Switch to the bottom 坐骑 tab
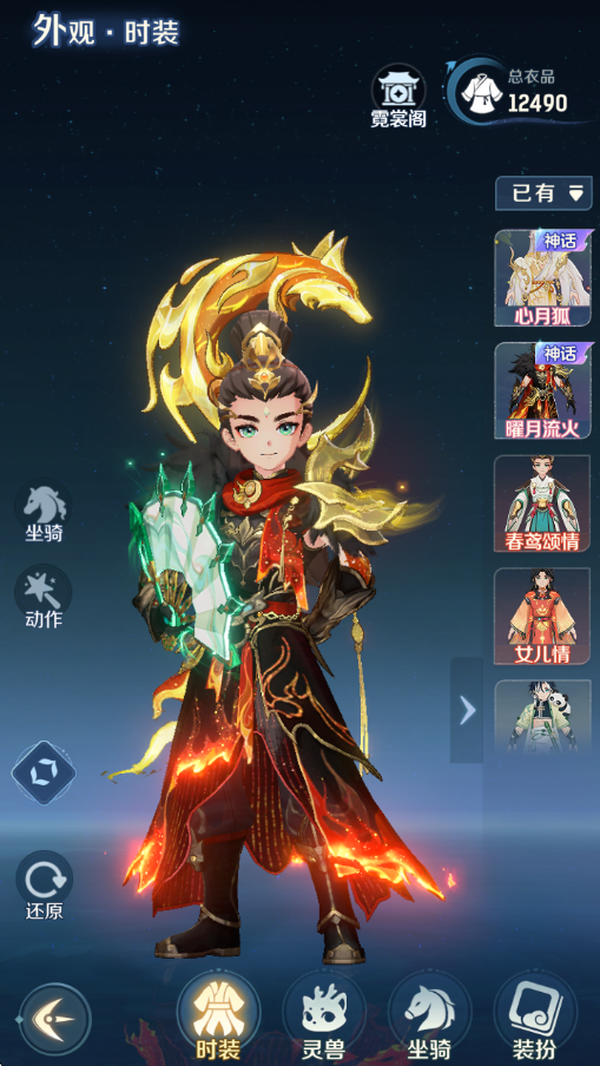This screenshot has height=1066, width=600. click(x=429, y=1018)
